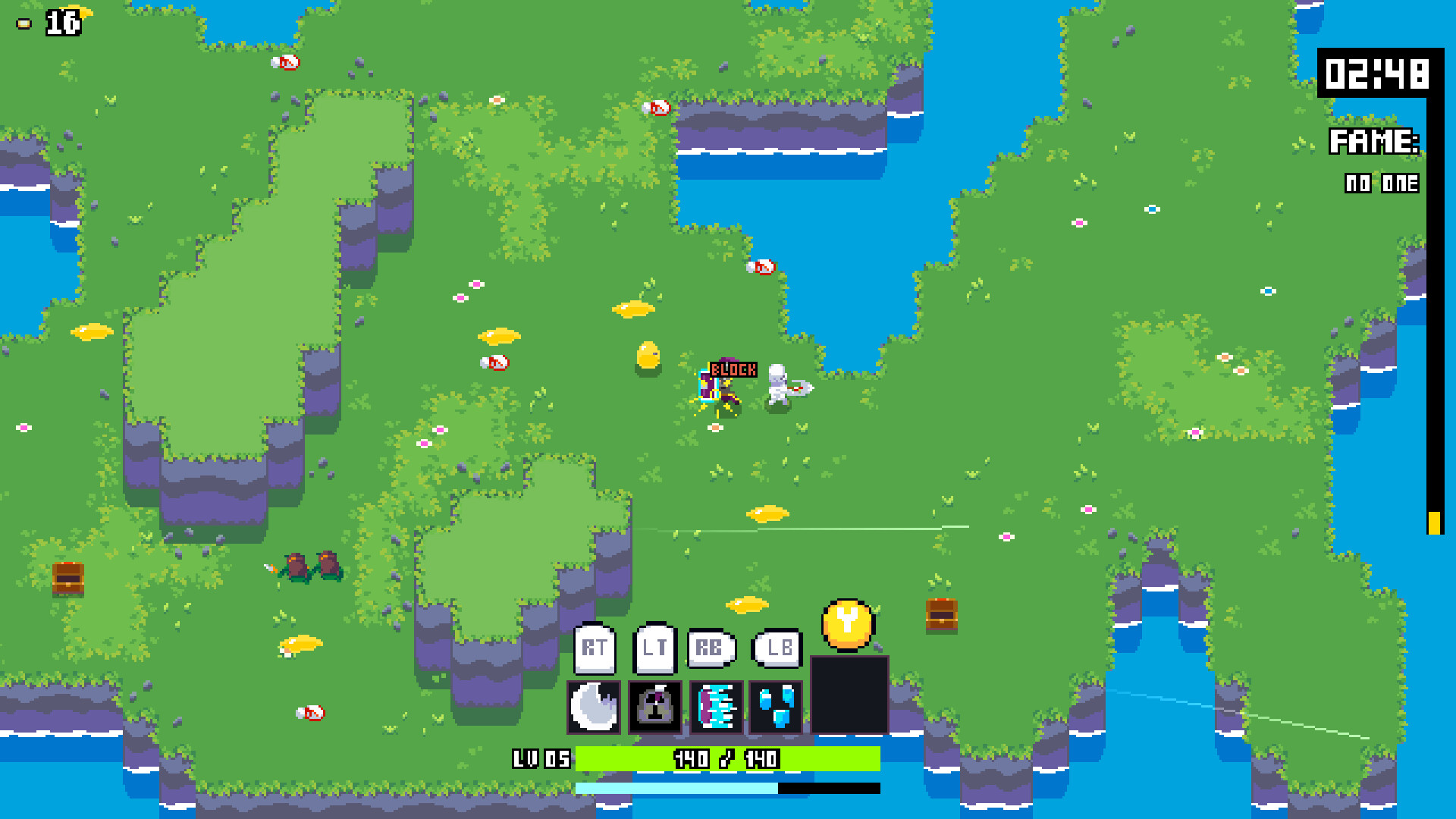Trigger the ice crystal ability bound to LB

pos(776,708)
